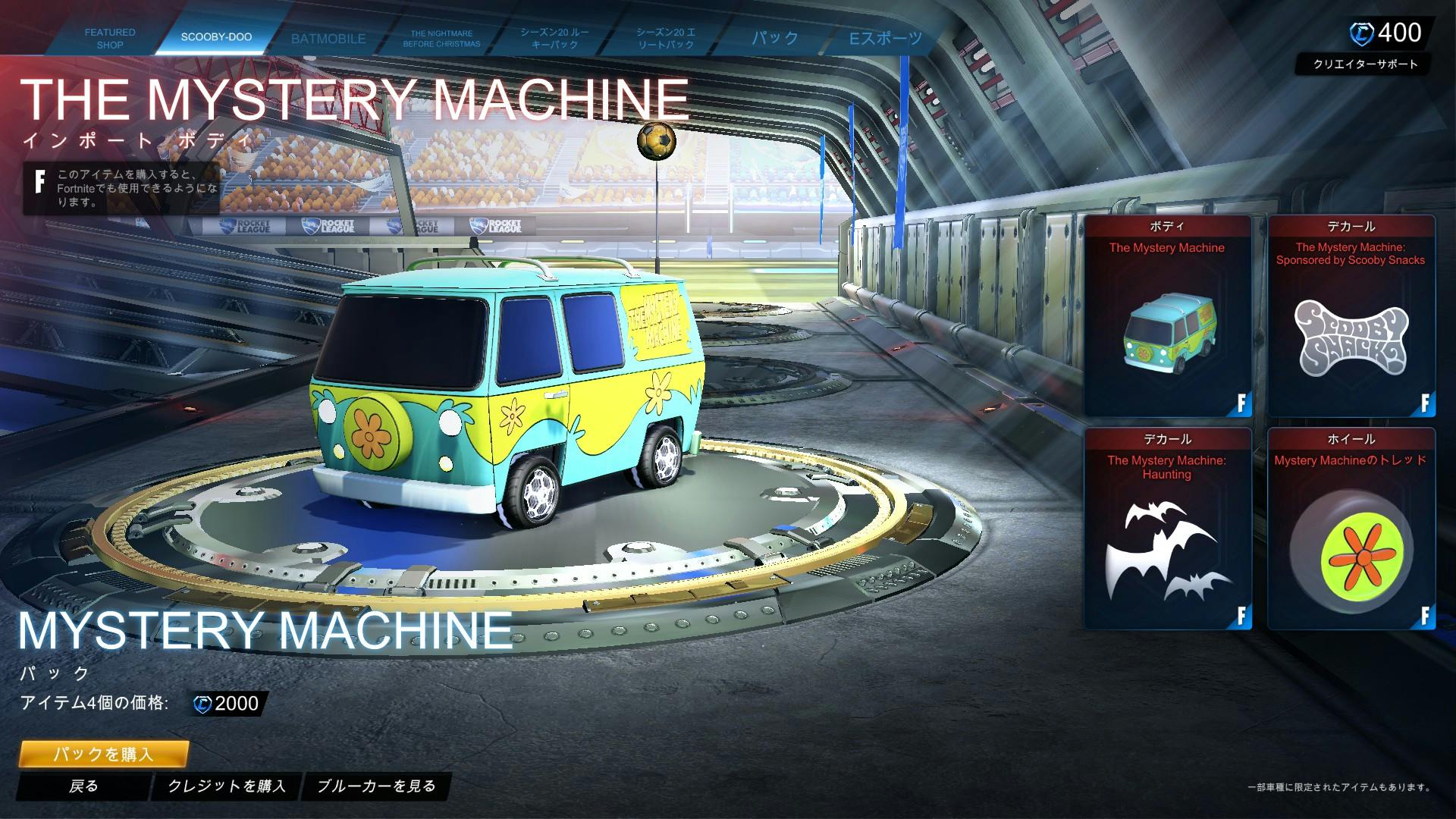Click the ブルーカーを見る button

376,786
